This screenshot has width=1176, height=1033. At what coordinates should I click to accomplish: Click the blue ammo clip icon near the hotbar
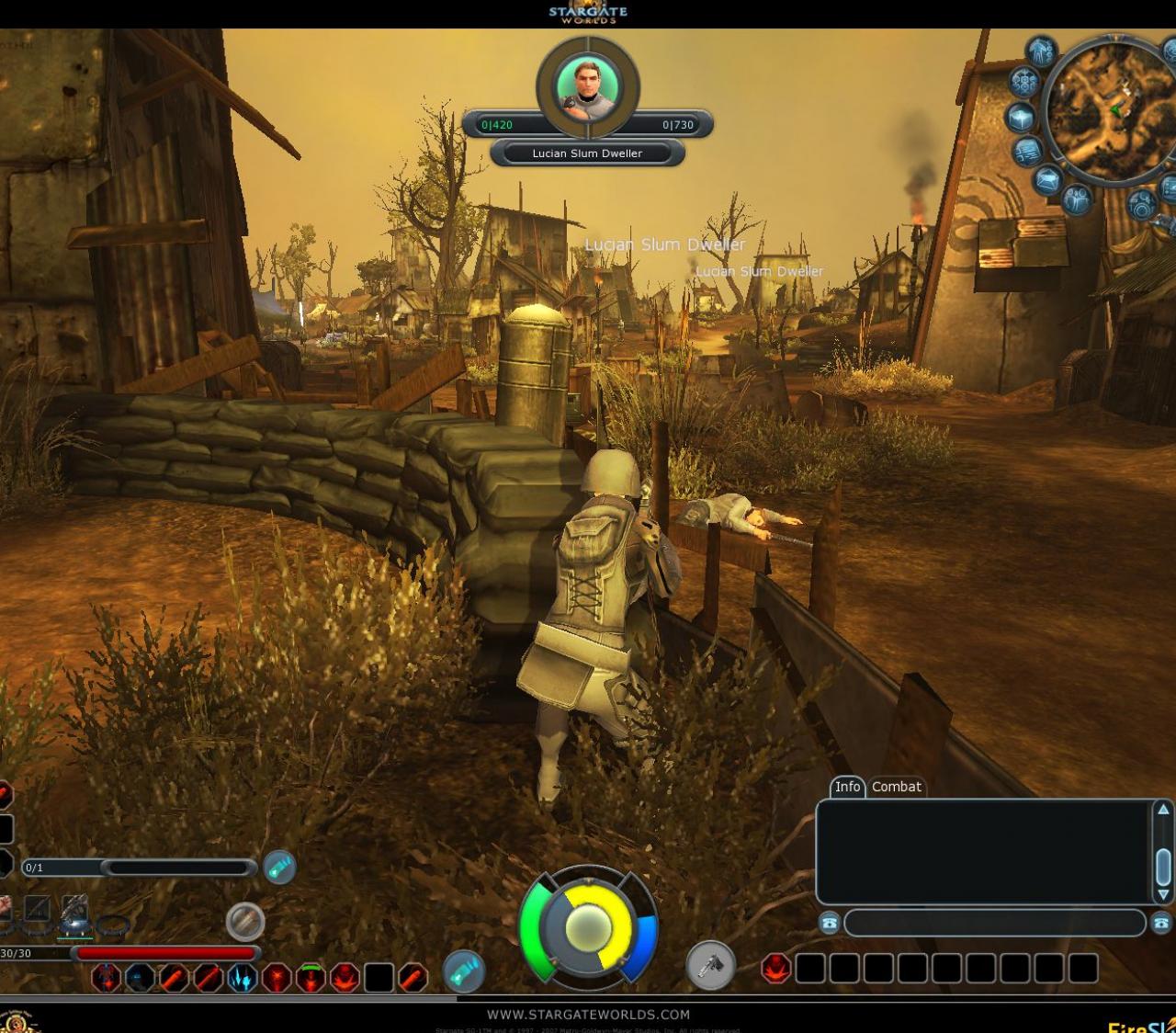(x=464, y=971)
